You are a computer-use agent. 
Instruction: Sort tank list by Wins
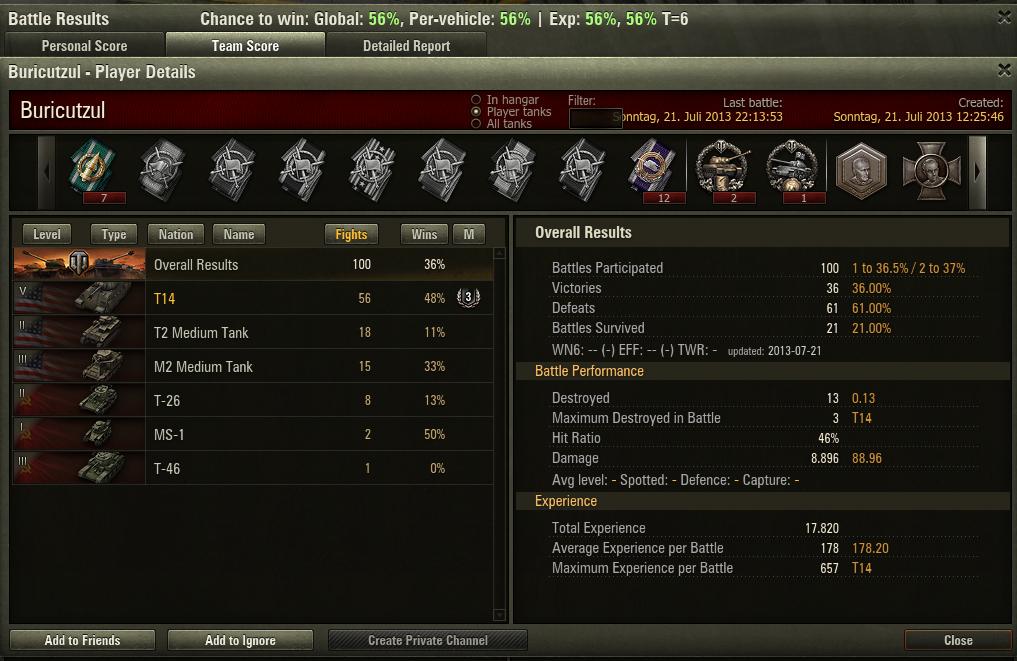tap(424, 234)
